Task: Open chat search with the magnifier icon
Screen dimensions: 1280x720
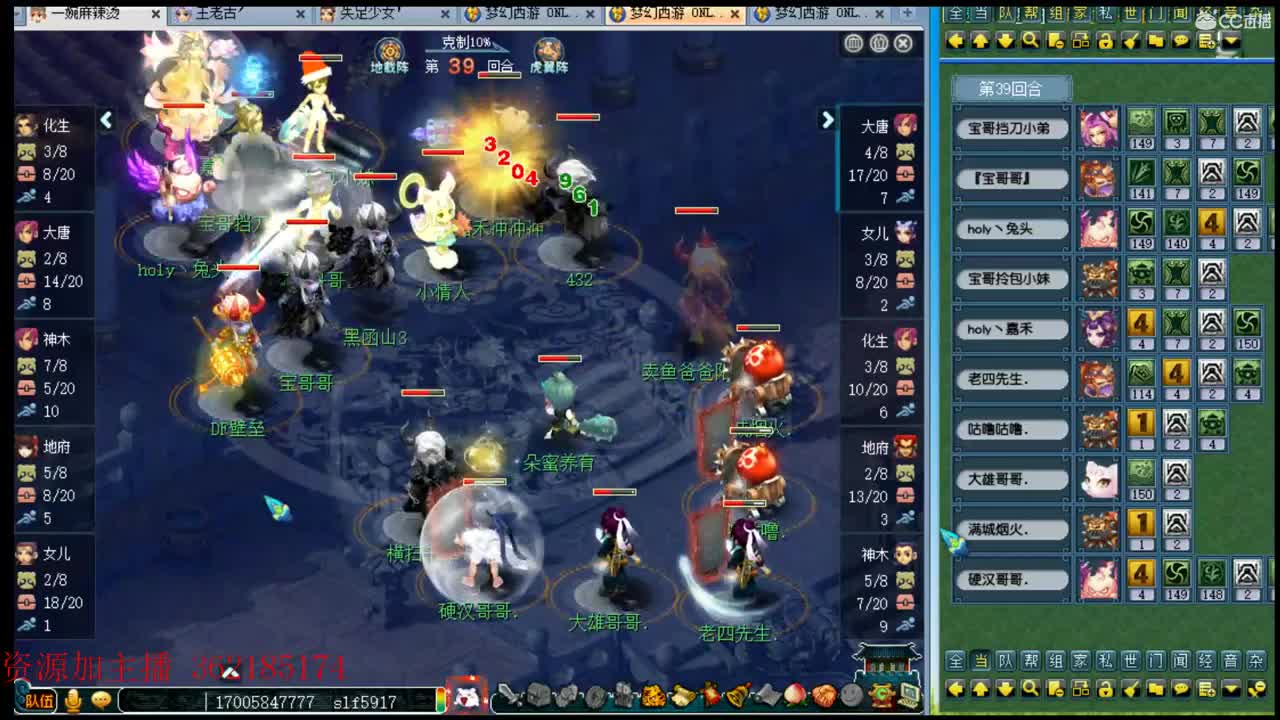Action: 1030,42
